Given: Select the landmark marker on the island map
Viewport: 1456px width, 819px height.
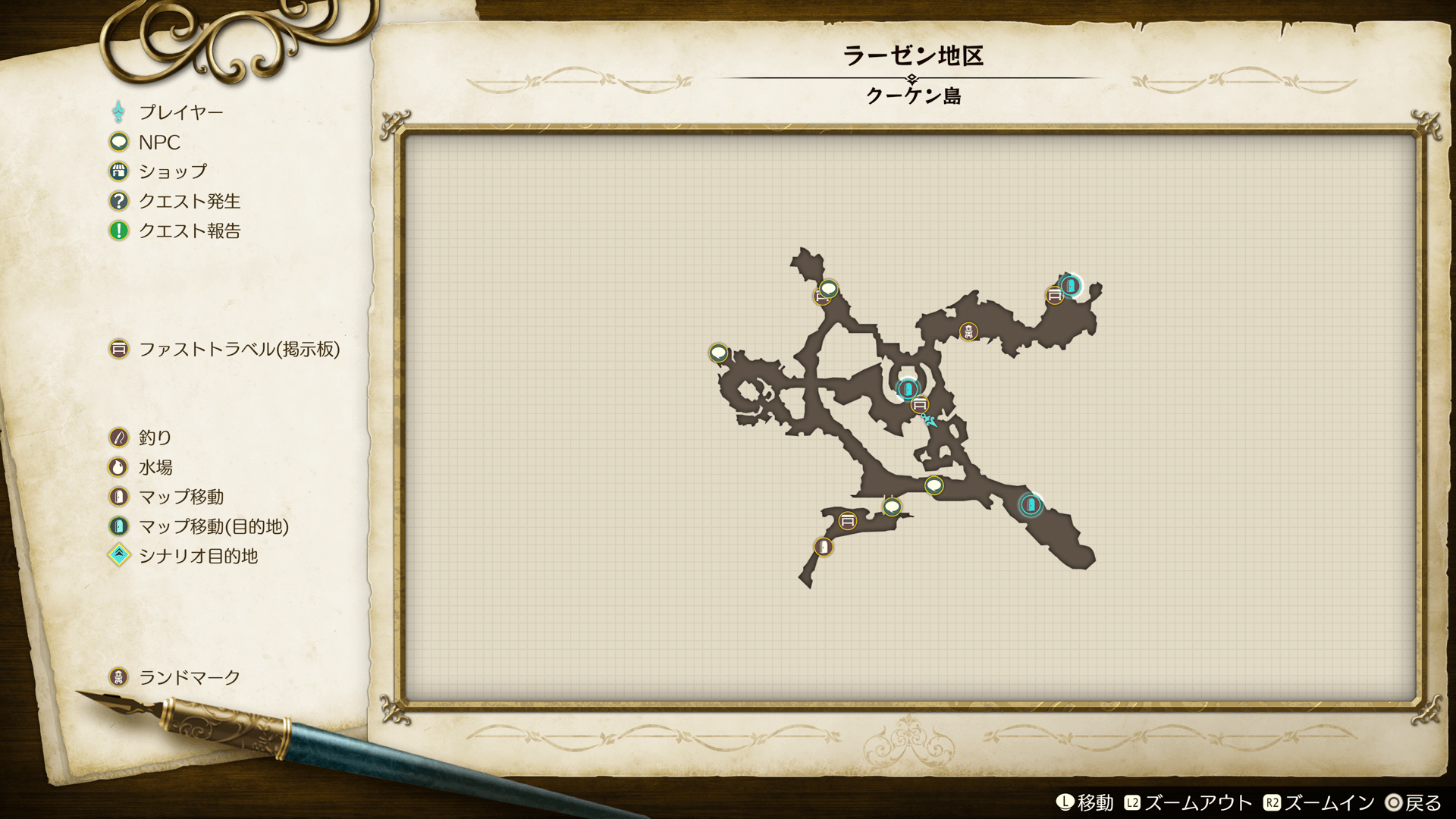Looking at the screenshot, I should tap(968, 331).
